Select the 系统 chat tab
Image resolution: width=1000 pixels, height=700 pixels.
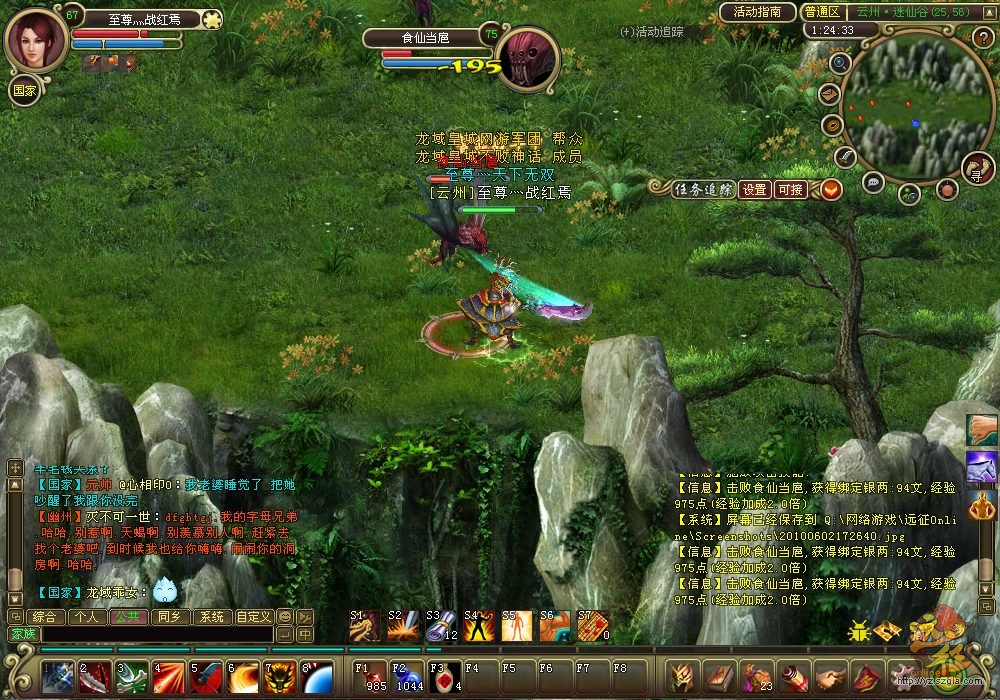pos(210,617)
